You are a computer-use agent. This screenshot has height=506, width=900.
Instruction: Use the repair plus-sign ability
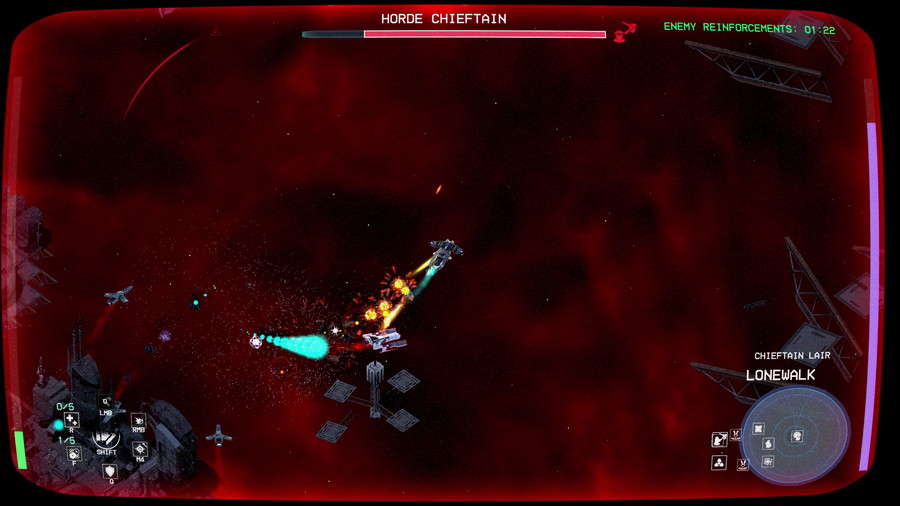pyautogui.click(x=71, y=420)
